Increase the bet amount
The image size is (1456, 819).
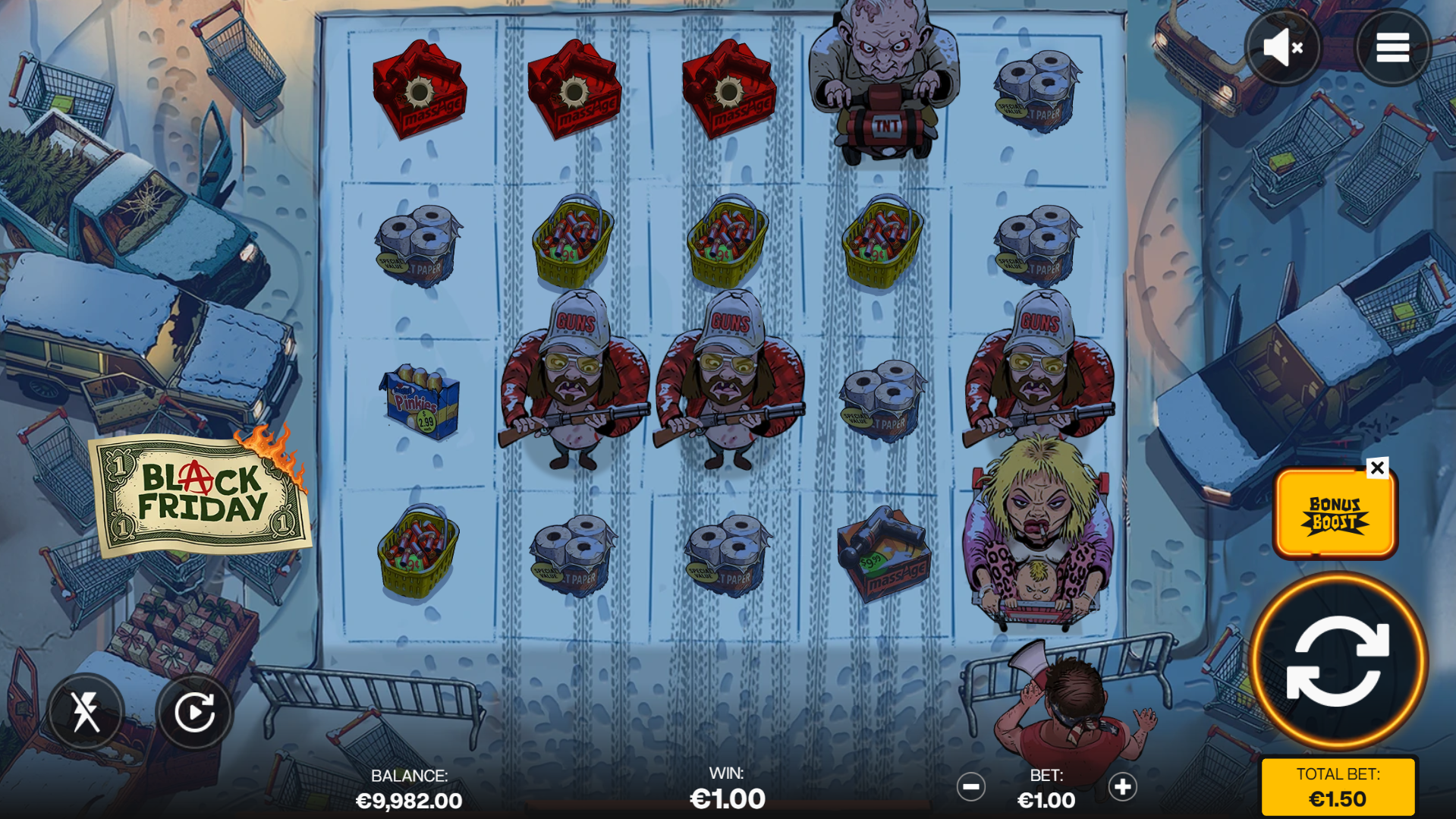coord(1122,787)
